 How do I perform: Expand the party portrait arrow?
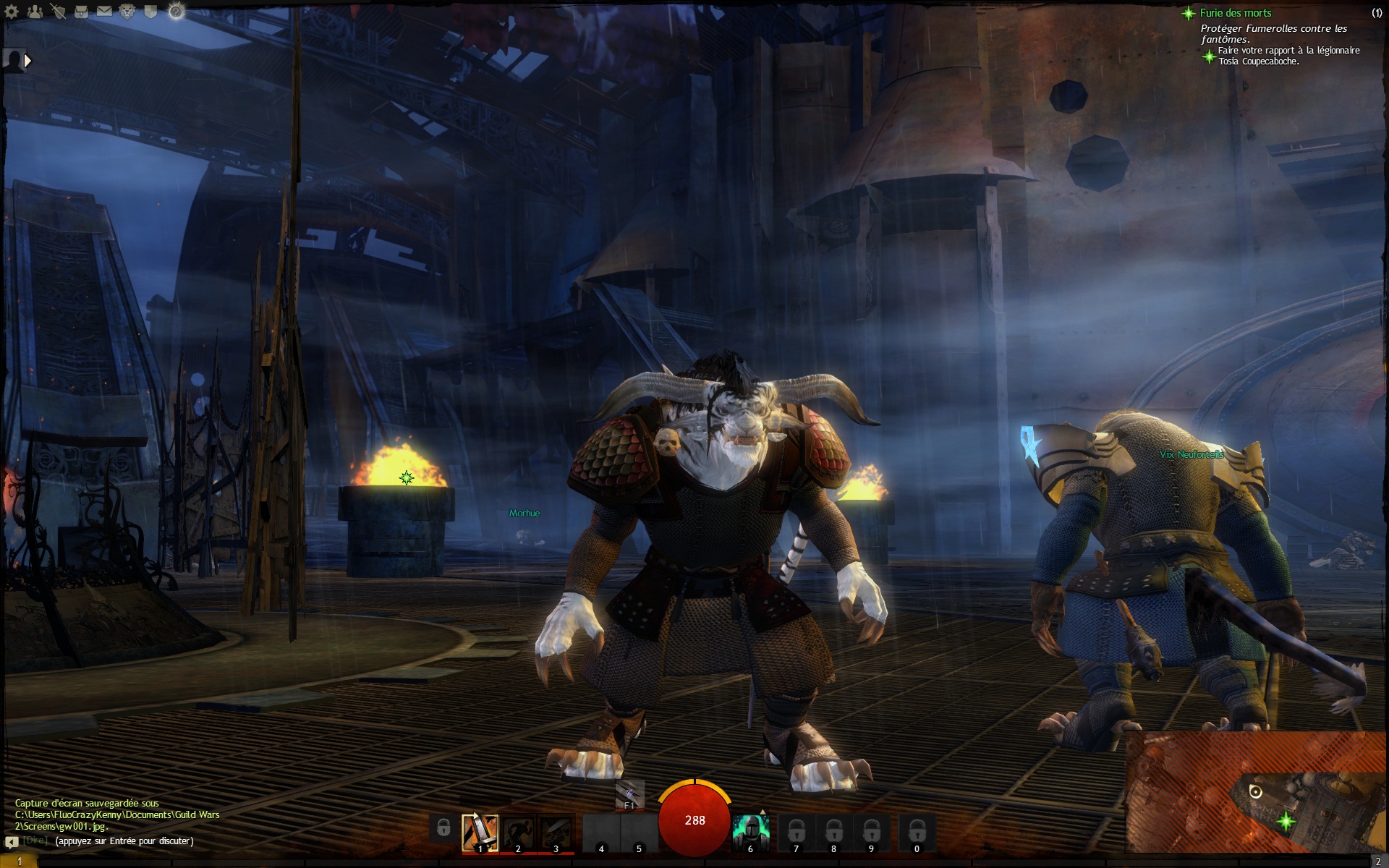point(28,61)
